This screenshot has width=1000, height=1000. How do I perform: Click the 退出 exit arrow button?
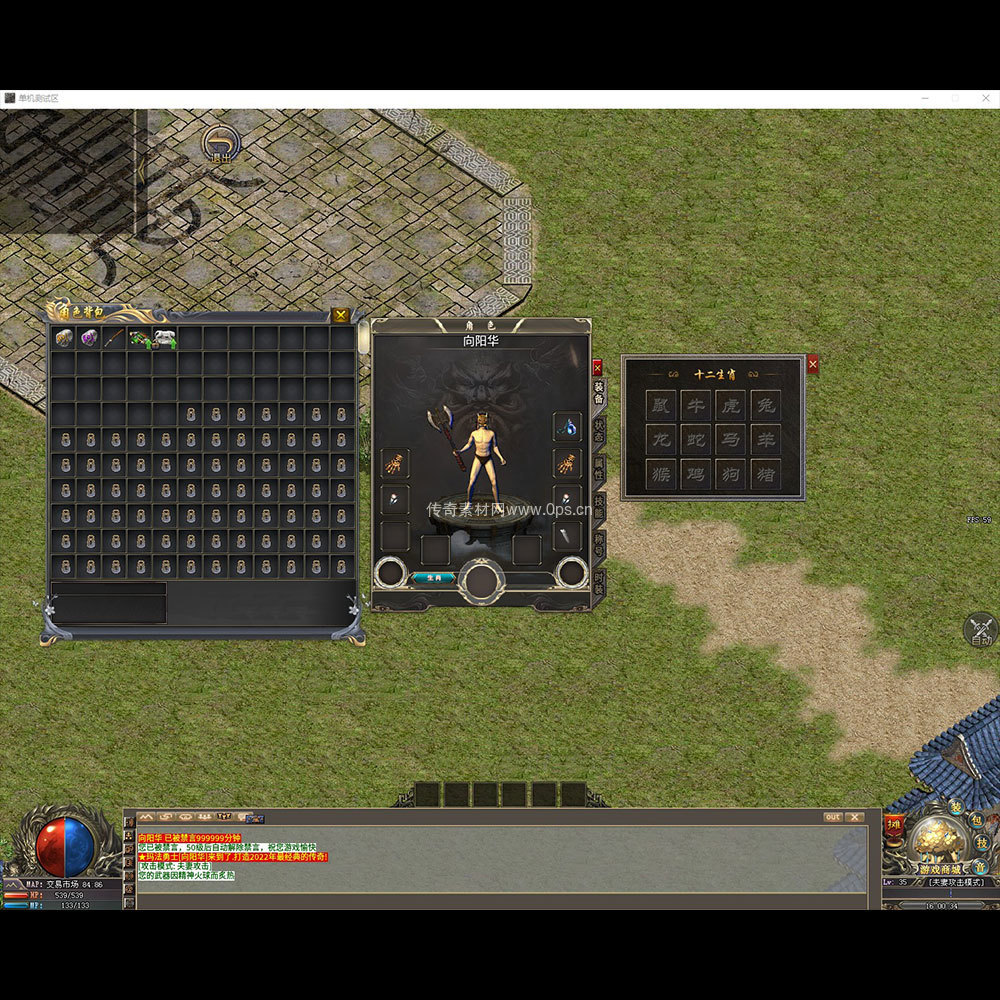click(220, 144)
